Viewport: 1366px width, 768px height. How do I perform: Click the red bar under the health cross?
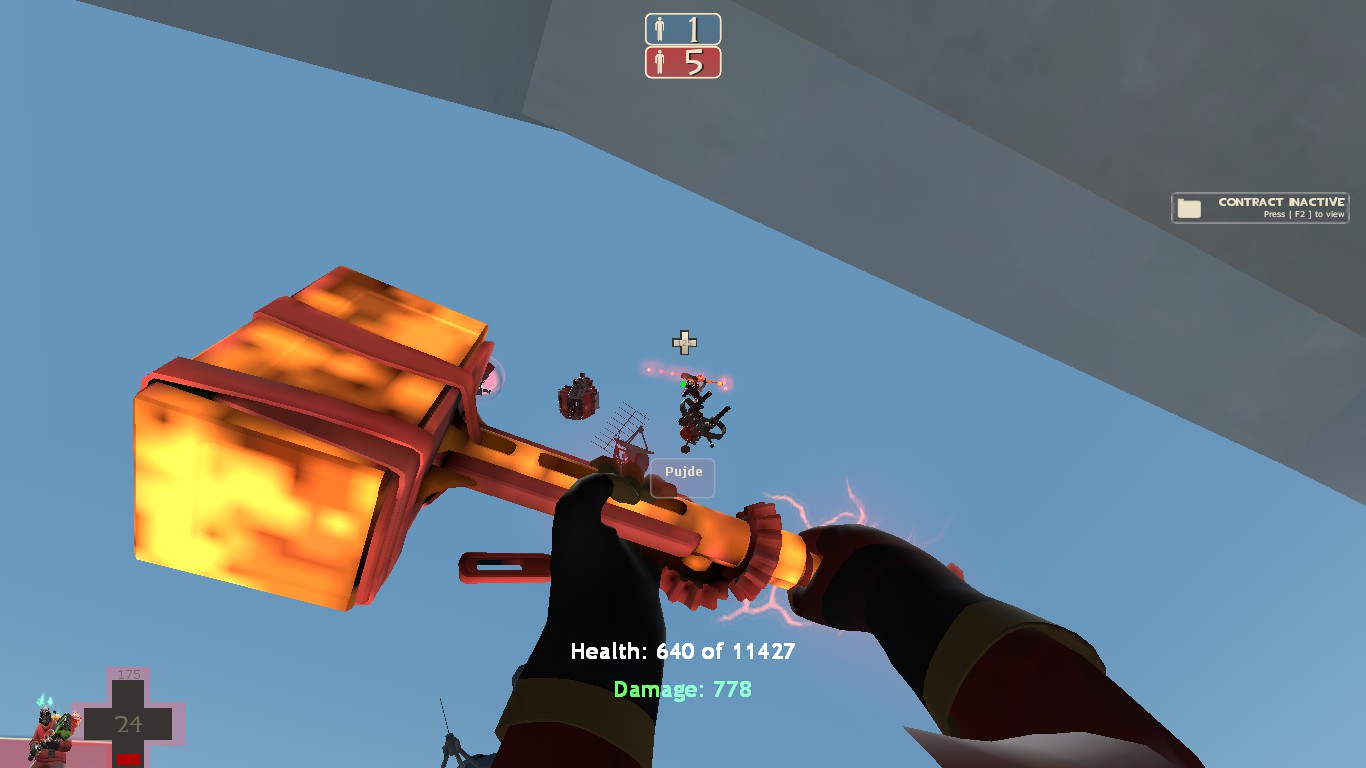128,761
